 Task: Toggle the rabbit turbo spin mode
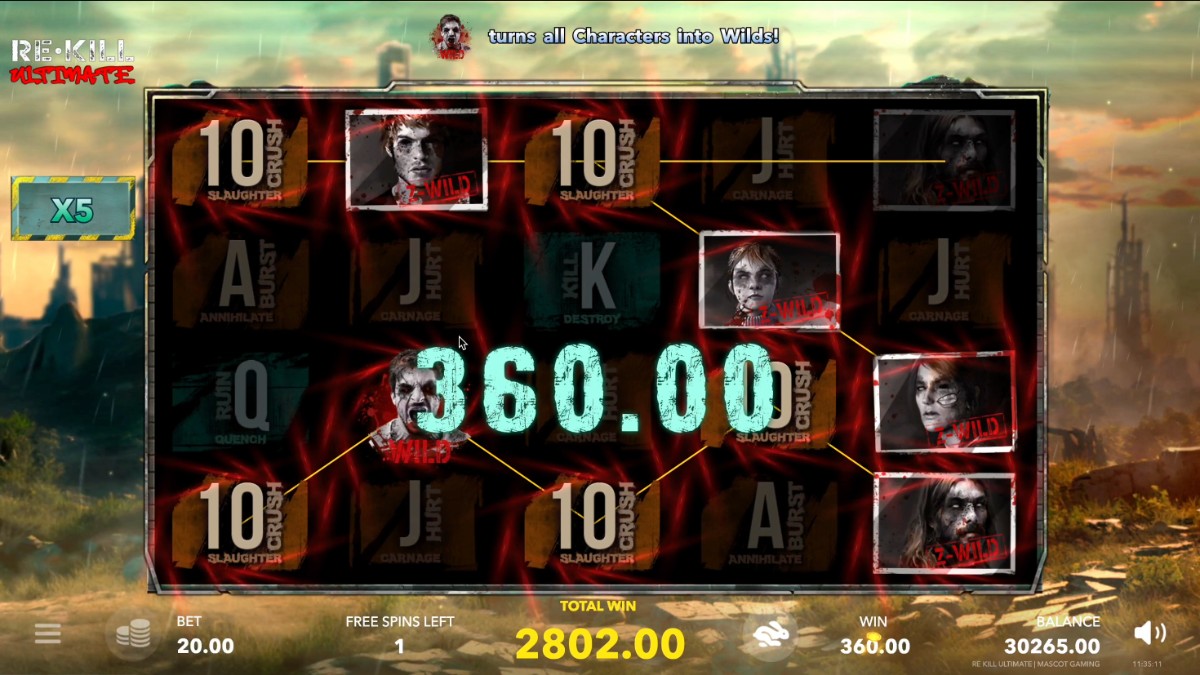point(769,633)
